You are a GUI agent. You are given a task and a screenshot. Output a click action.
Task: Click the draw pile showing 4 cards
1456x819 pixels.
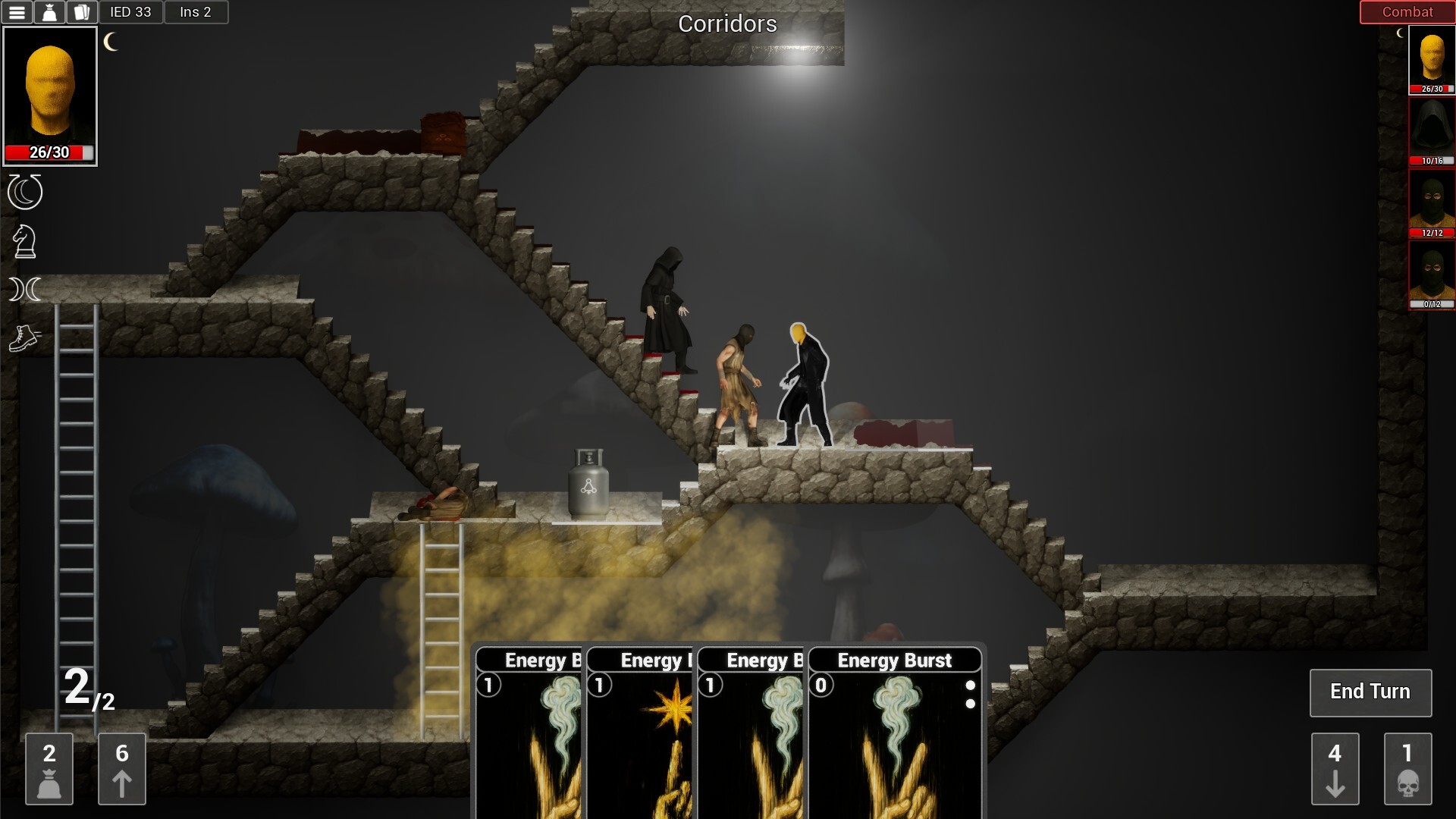coord(1335,769)
